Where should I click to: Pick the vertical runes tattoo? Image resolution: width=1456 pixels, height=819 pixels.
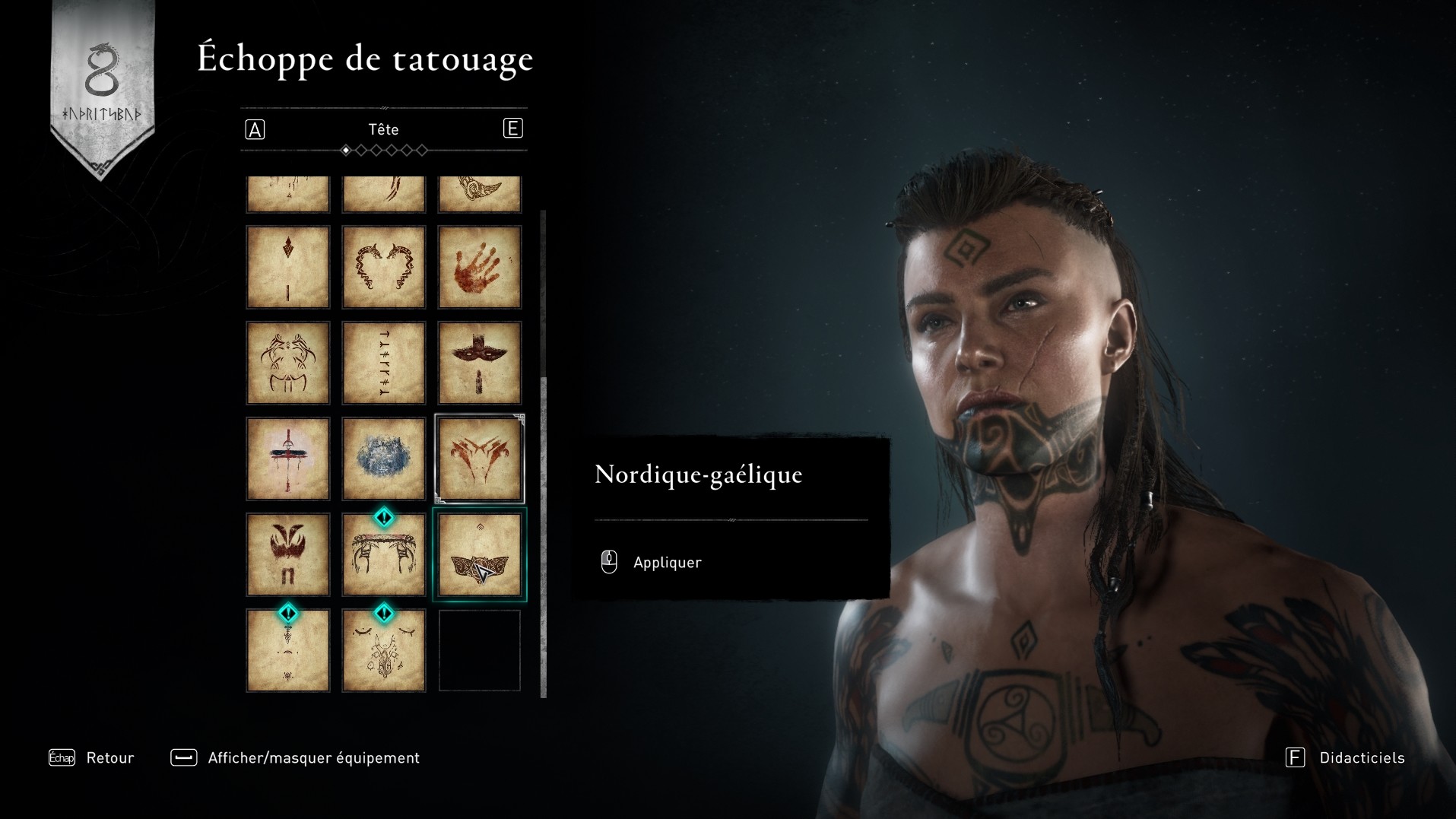click(x=383, y=363)
